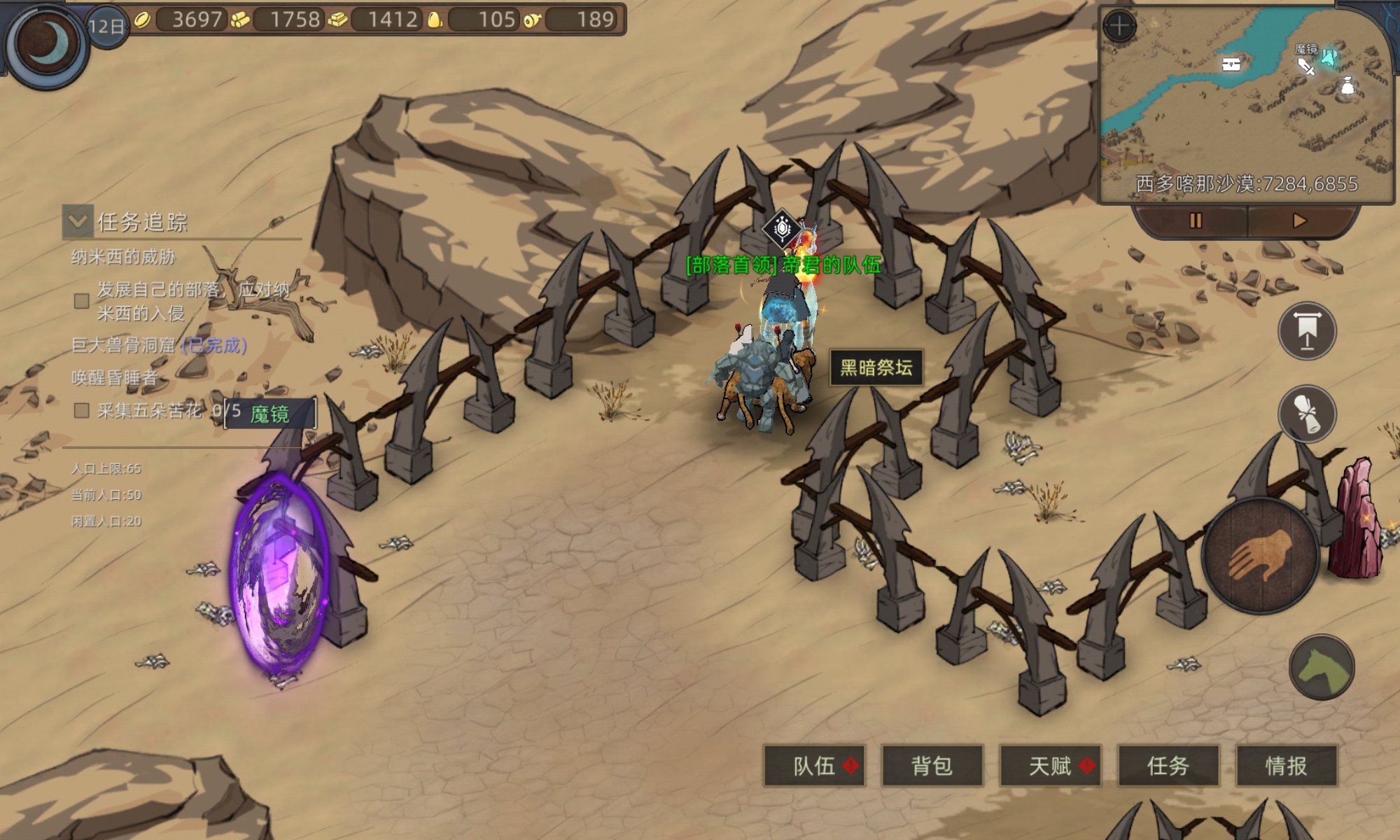Select the 黑暗祭坛 dark altar label
Image resolution: width=1400 pixels, height=840 pixels.
click(x=876, y=367)
